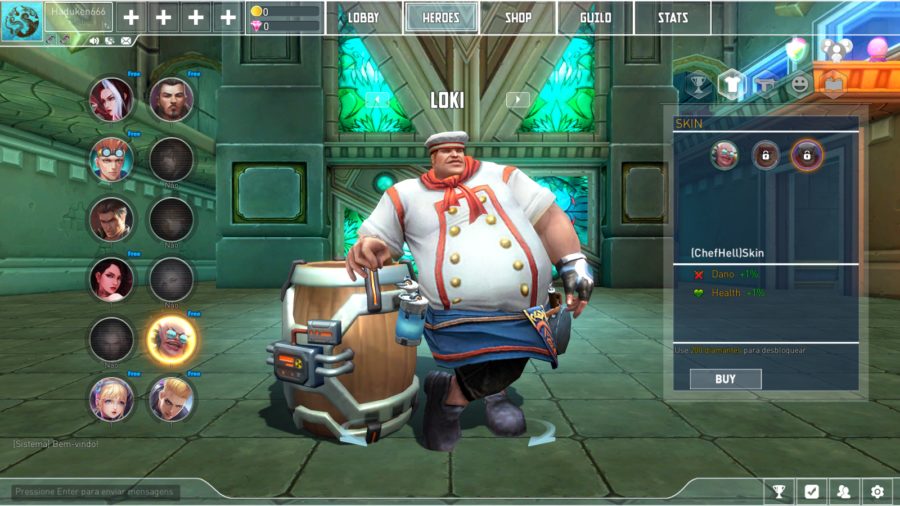Viewport: 900px width, 506px height.
Task: Open the friends list icon
Action: (x=844, y=491)
